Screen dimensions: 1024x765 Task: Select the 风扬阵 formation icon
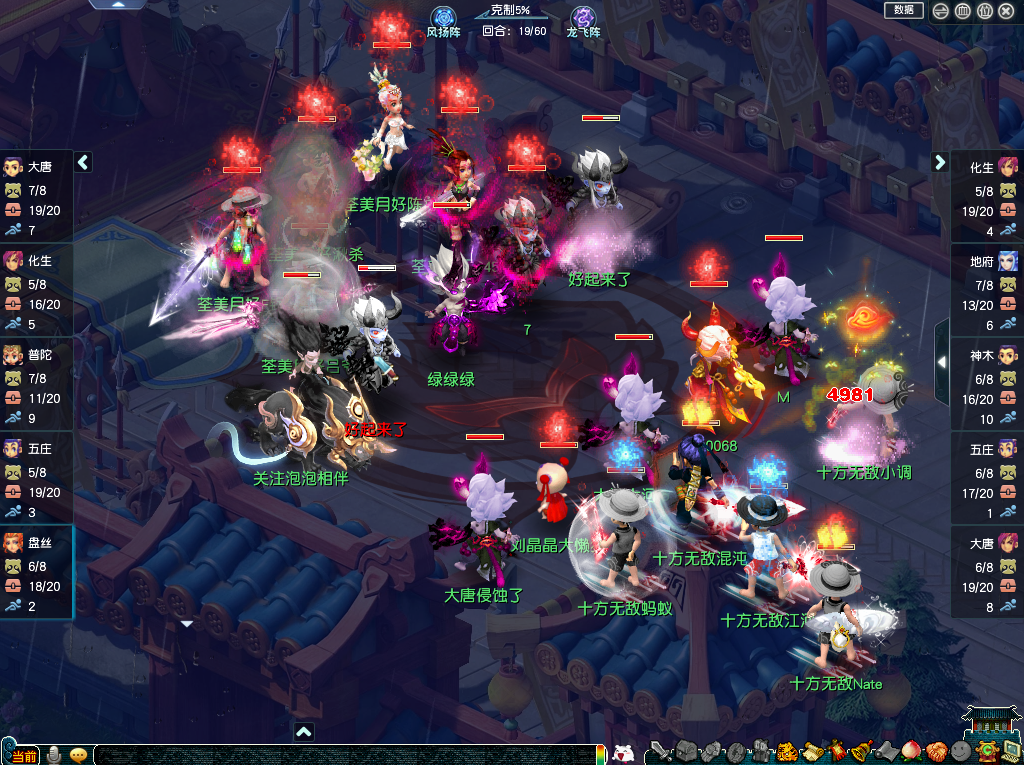point(443,18)
